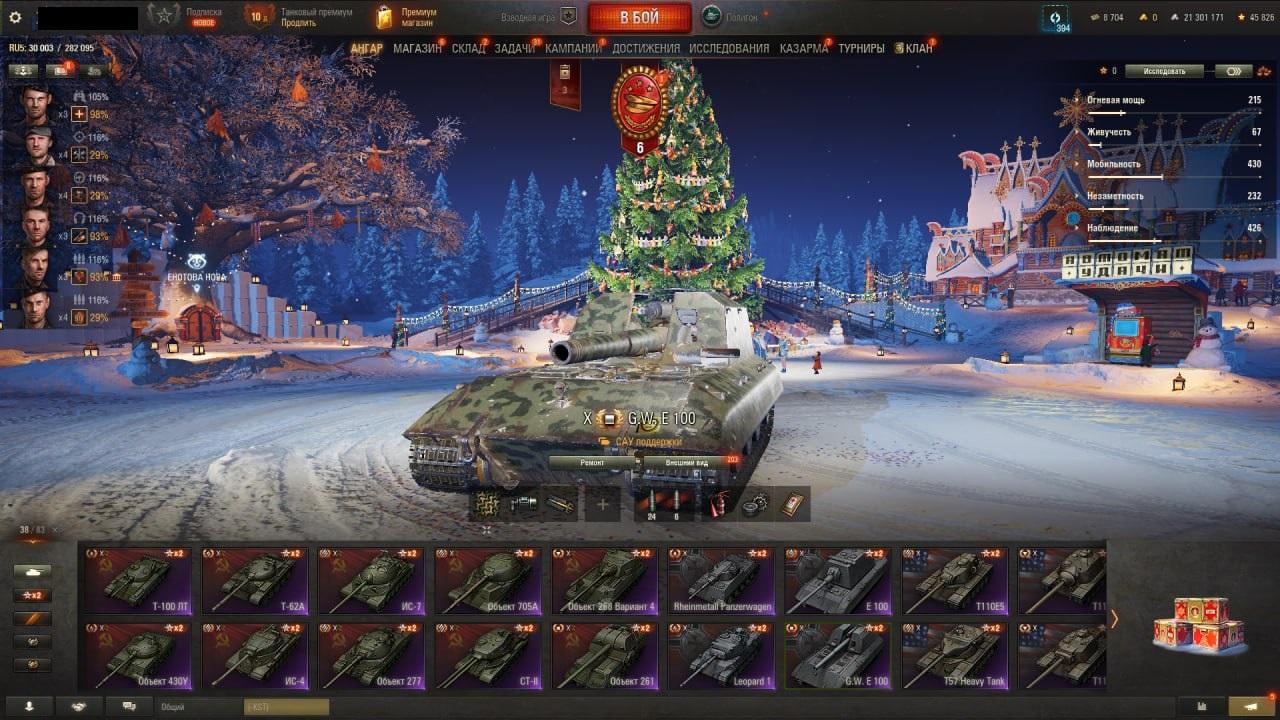1280x720 pixels.
Task: Open the Внешний вид customization
Action: click(x=688, y=463)
